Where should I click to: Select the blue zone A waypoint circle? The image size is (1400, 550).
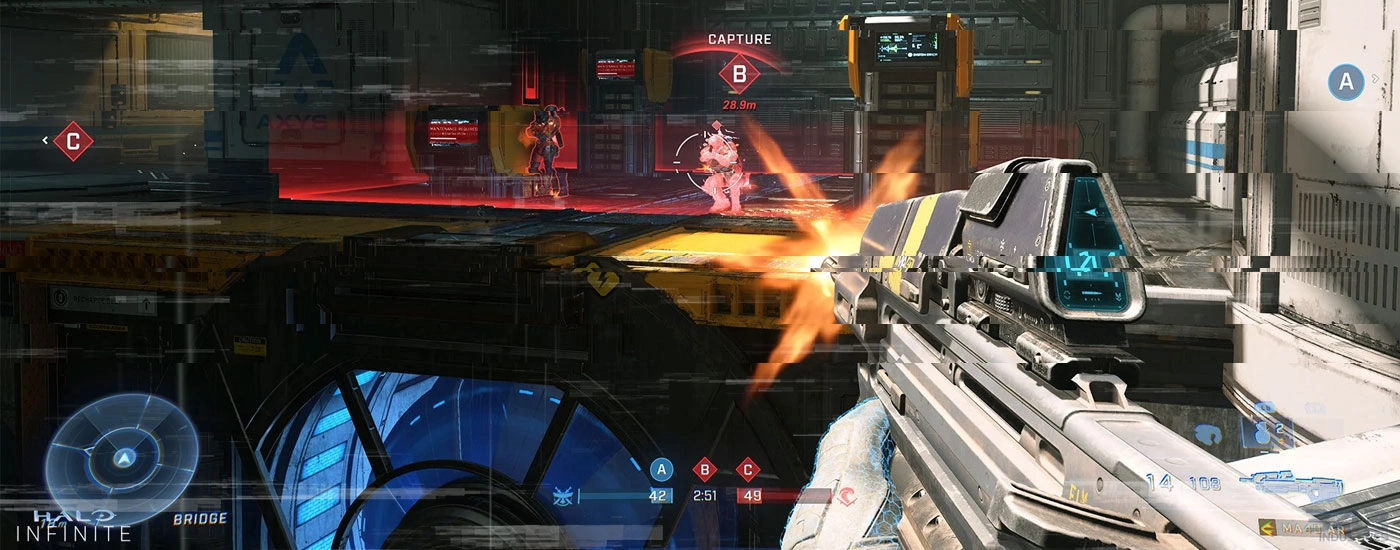tap(1346, 83)
